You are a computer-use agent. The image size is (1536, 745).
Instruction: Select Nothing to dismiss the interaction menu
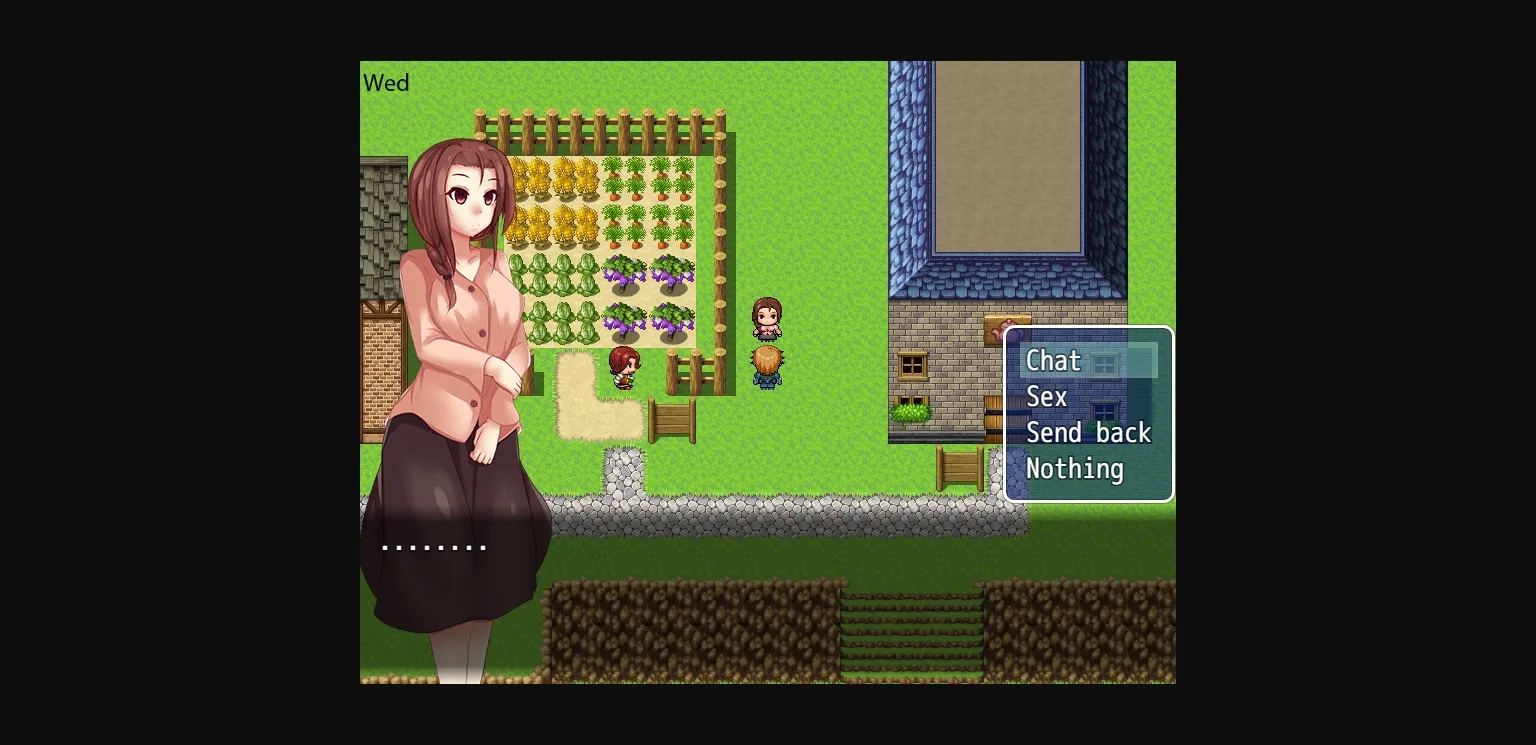pyautogui.click(x=1074, y=469)
